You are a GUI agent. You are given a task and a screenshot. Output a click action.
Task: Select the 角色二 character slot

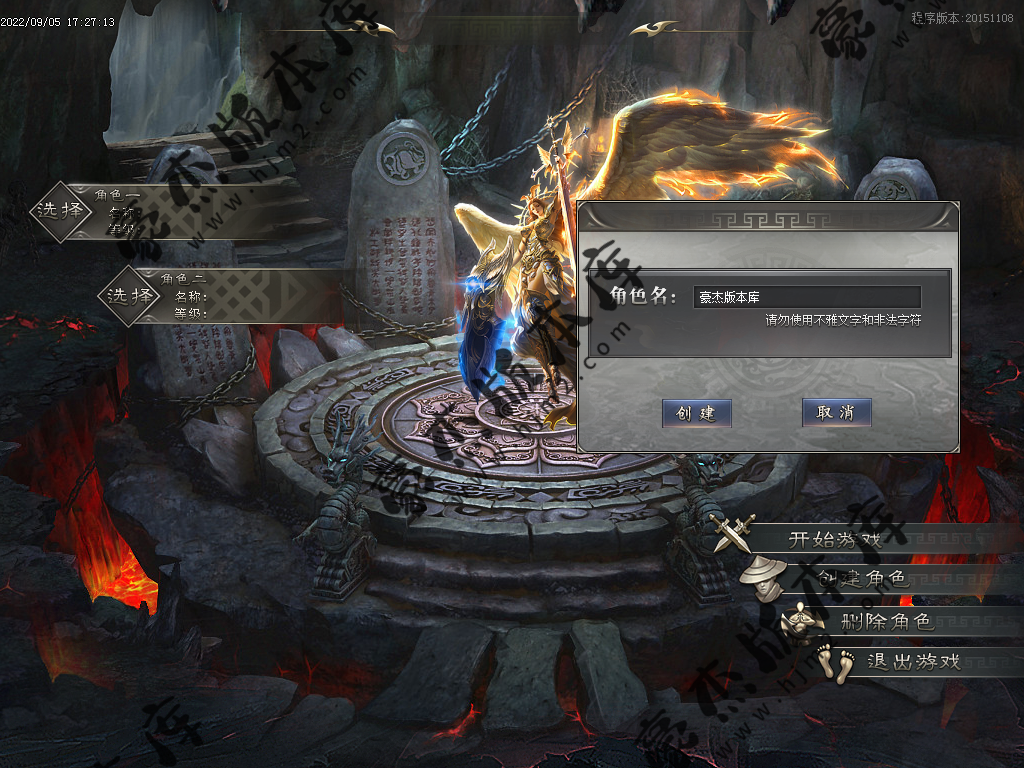click(x=131, y=295)
